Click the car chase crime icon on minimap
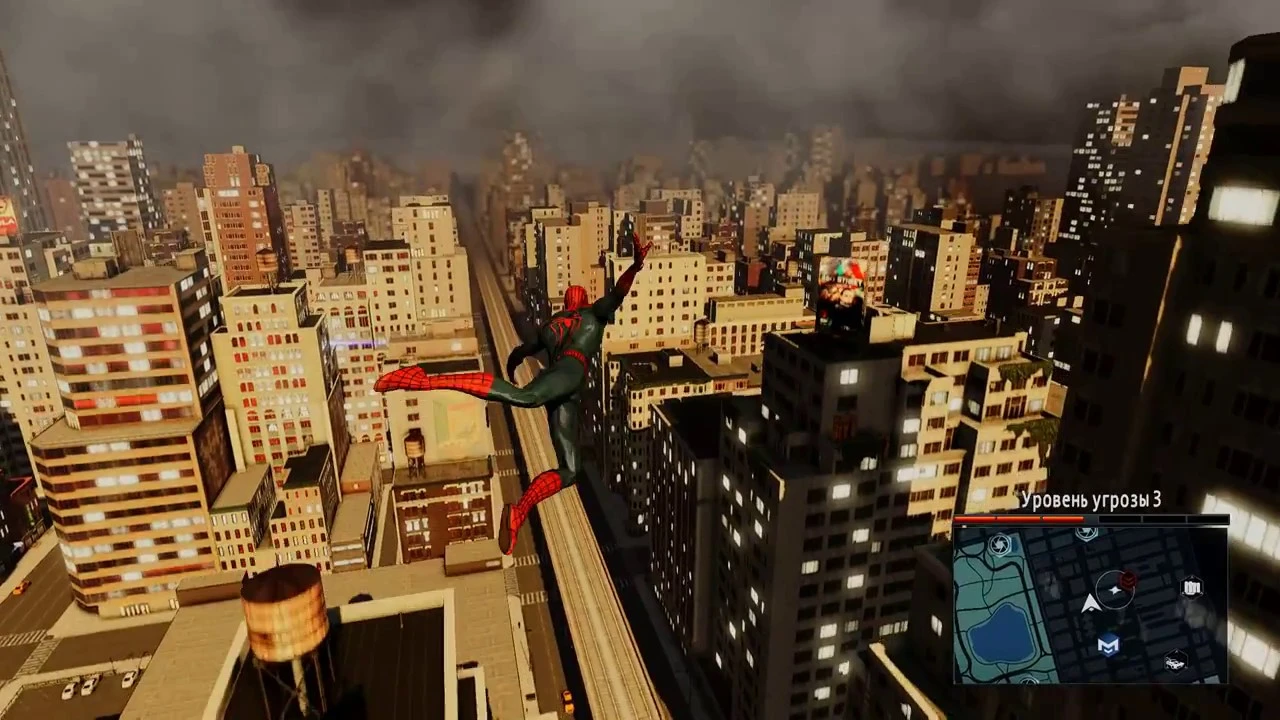Screen dimensions: 1280x720 tap(1175, 661)
